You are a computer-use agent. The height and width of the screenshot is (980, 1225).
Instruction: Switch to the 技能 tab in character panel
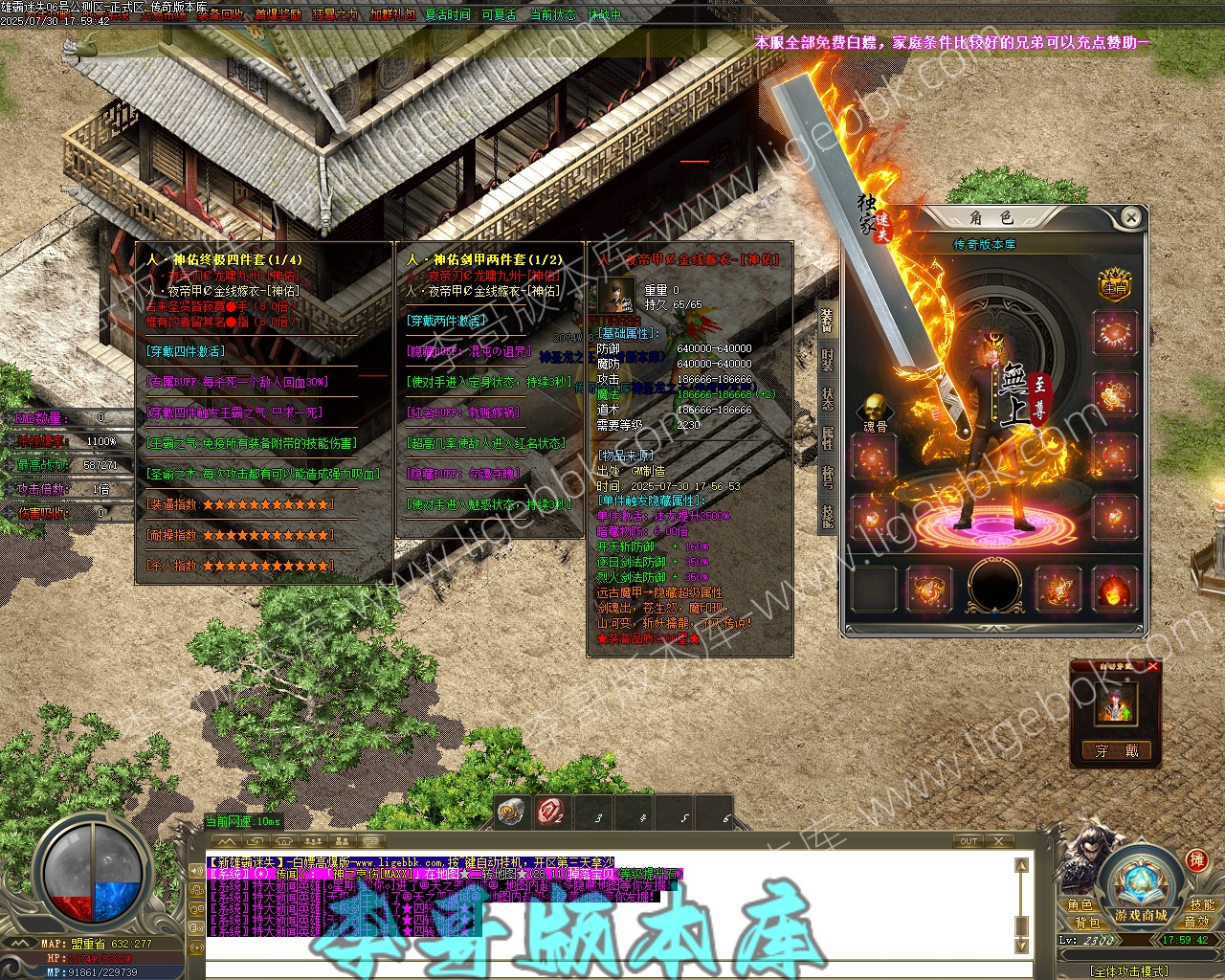pos(827,516)
